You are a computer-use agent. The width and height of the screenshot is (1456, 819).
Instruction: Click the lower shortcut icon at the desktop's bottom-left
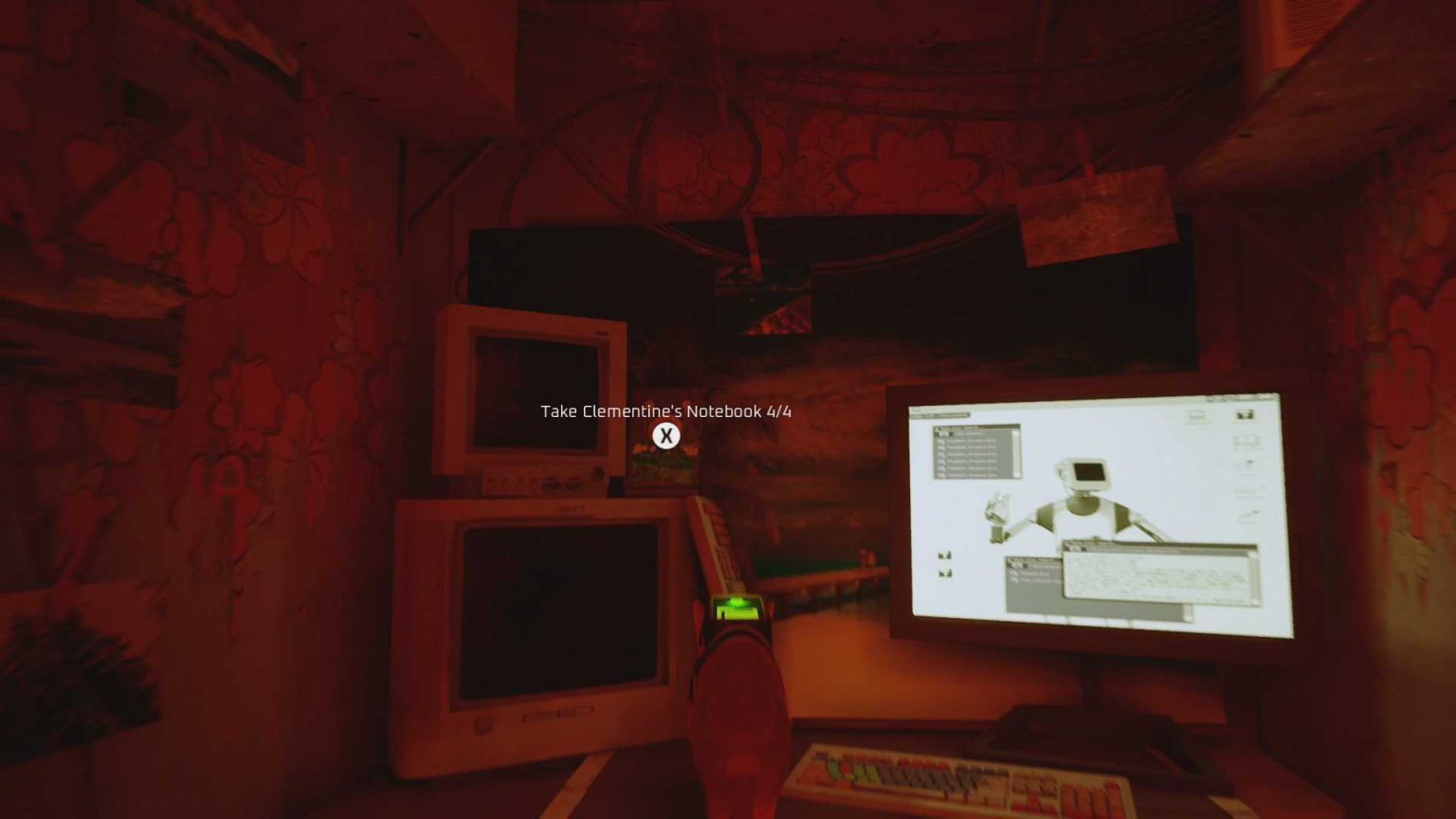(x=944, y=574)
